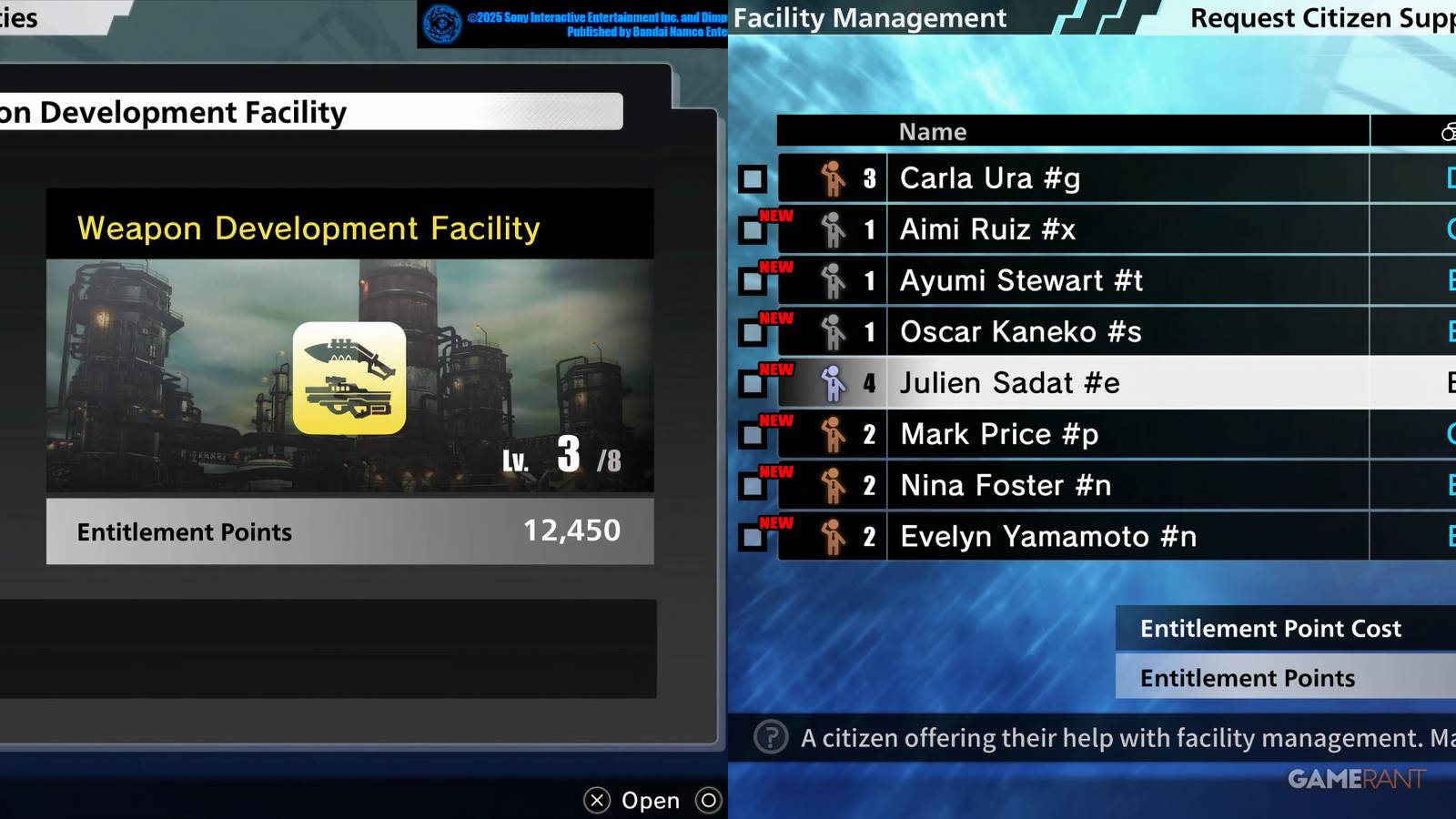Check Oscar Kaneko's selection checkbox
The width and height of the screenshot is (1456, 819).
[752, 332]
